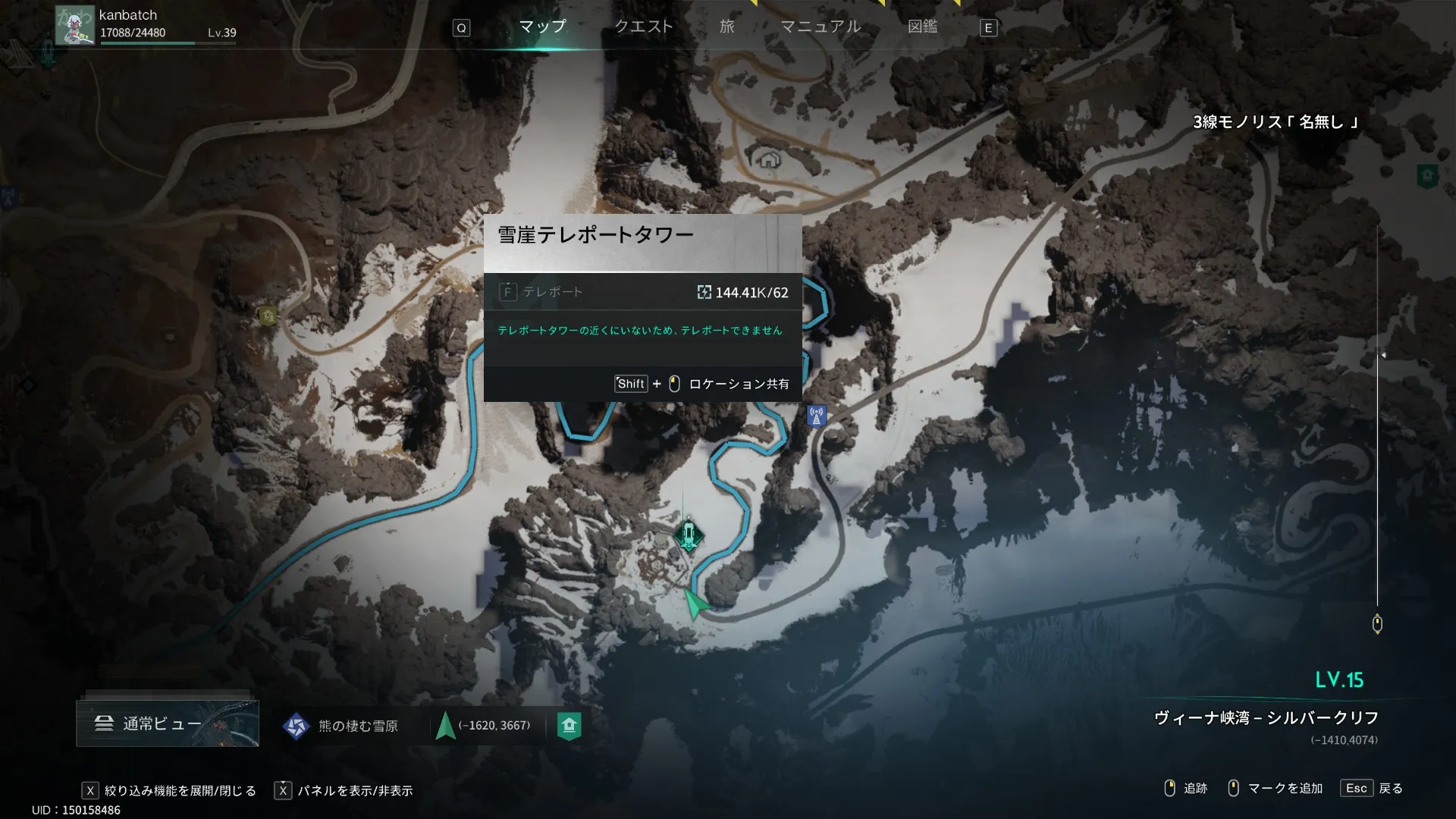Select the yellow marker on the western road
This screenshot has height=819, width=1456.
click(267, 315)
